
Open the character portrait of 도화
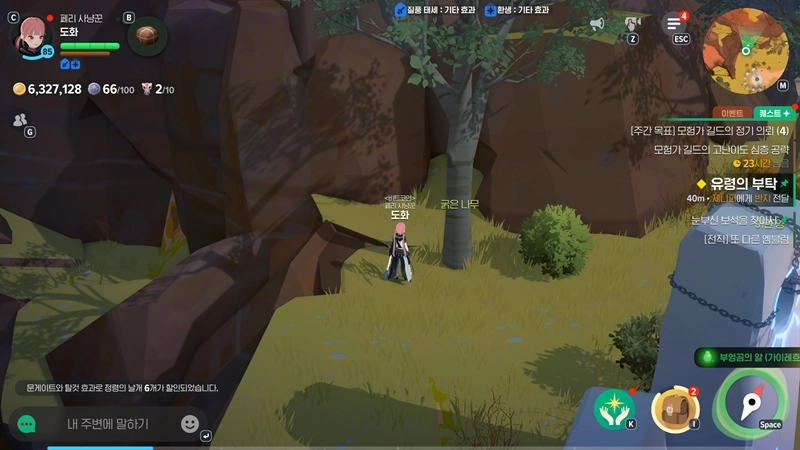pyautogui.click(x=33, y=35)
